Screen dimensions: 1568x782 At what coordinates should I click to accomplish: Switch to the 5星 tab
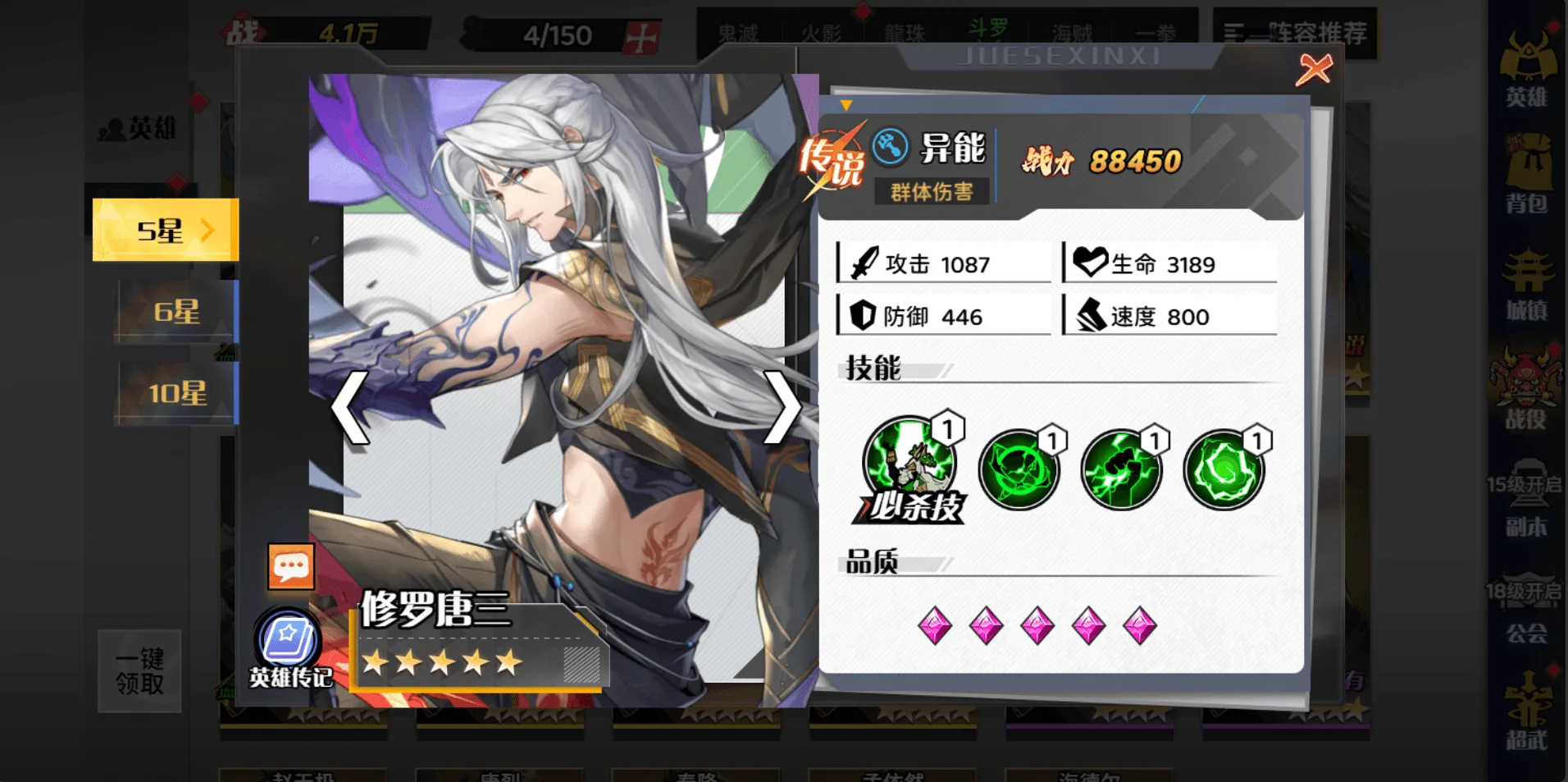[166, 231]
